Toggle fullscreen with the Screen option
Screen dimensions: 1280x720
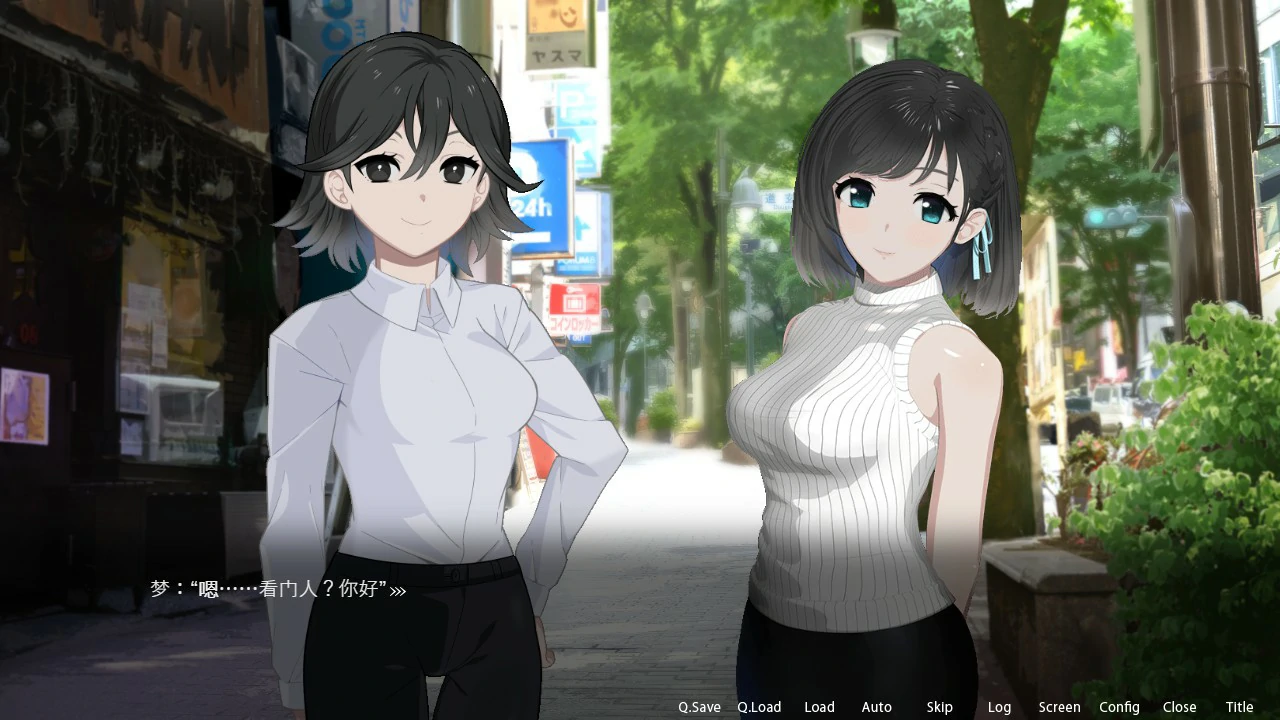[1059, 707]
